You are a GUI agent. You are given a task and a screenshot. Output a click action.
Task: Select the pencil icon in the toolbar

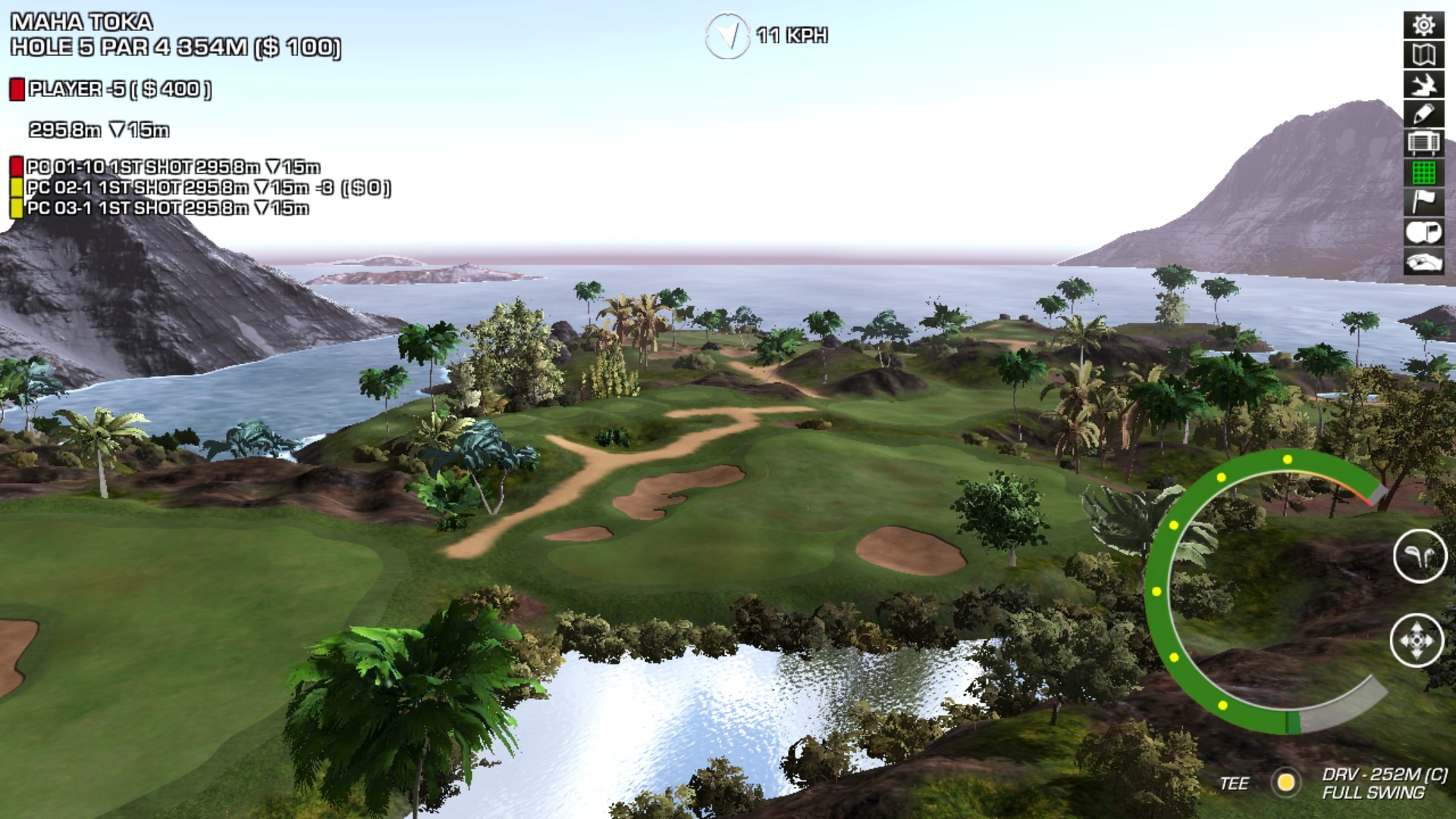point(1423,114)
